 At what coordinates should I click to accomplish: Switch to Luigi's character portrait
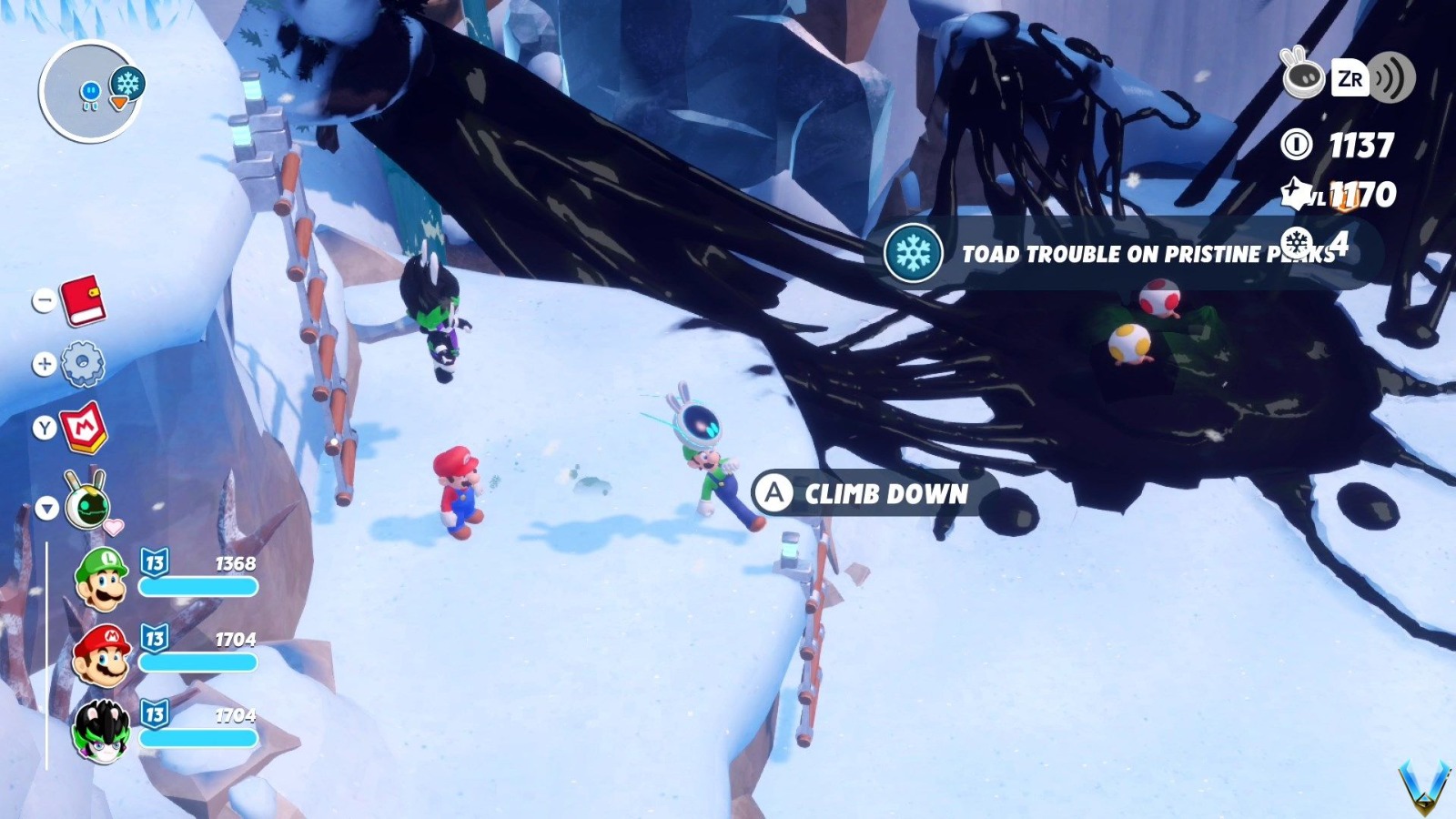pos(103,580)
